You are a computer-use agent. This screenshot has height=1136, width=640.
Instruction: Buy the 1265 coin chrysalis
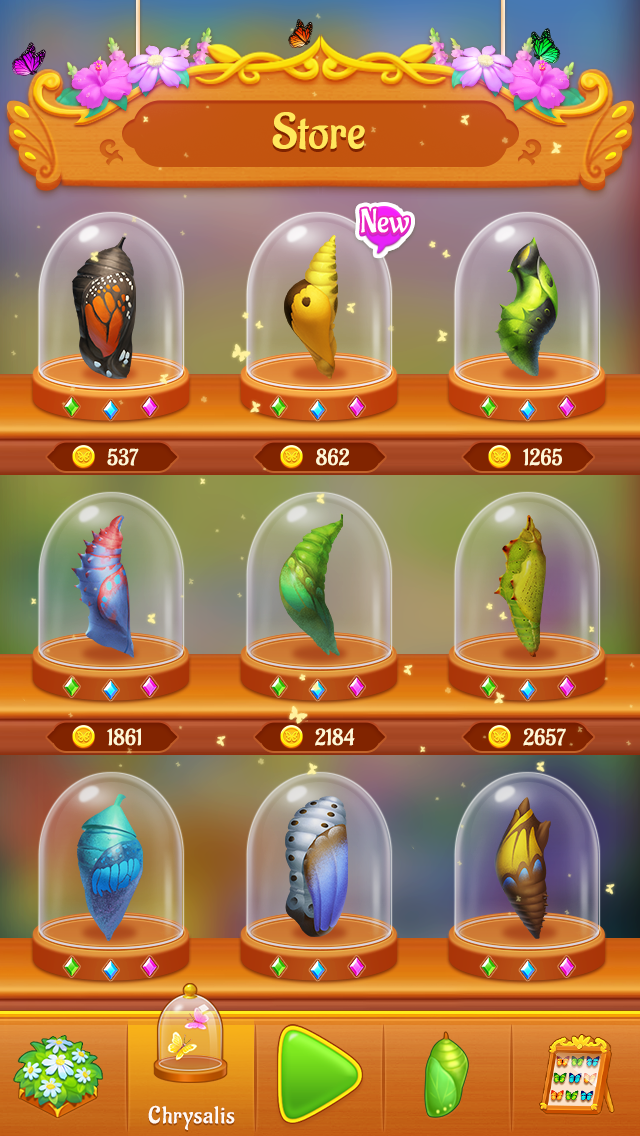527,457
